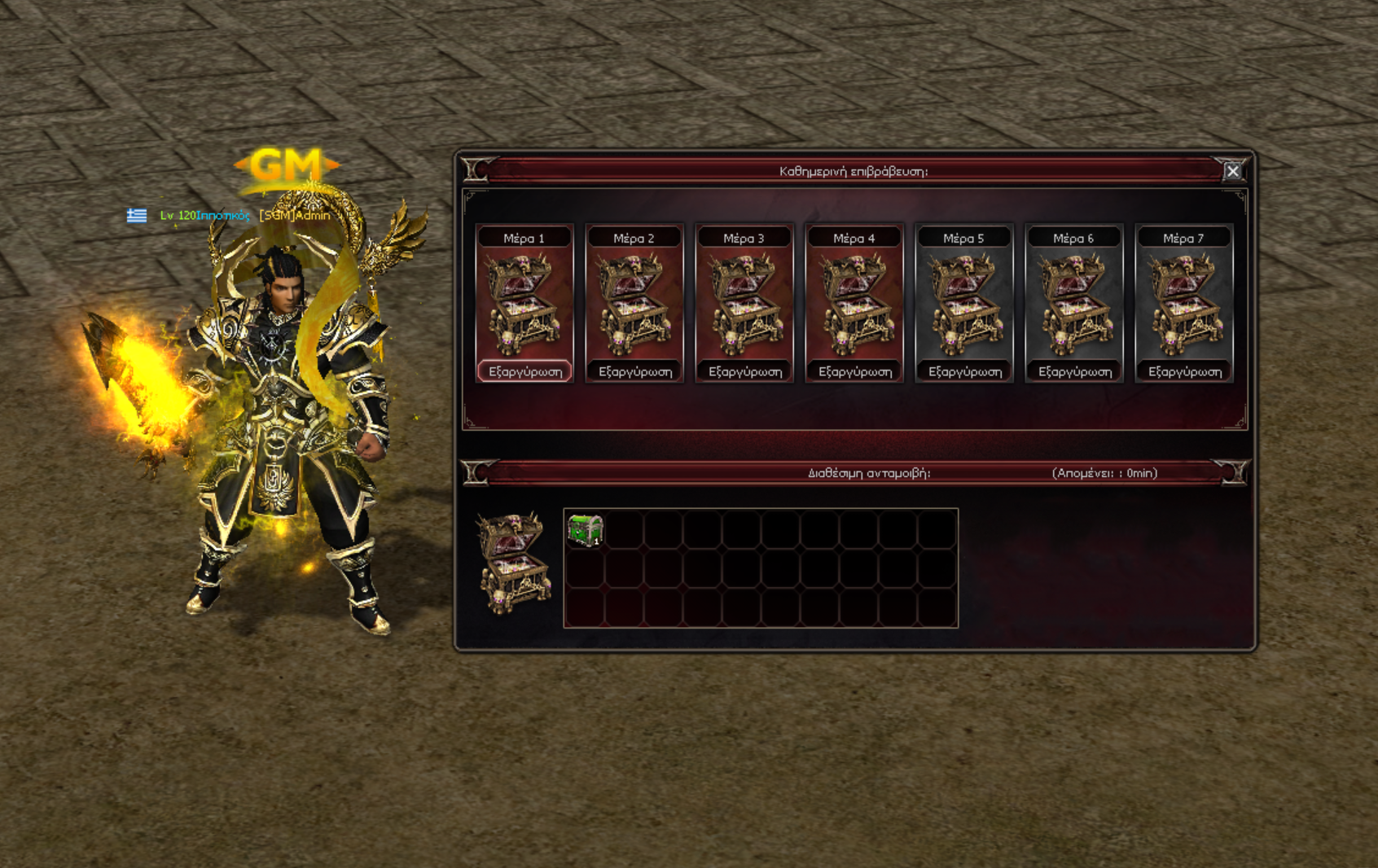Image resolution: width=1378 pixels, height=868 pixels.
Task: Select the Μέρα 7 treasure chest image
Action: point(1184,305)
